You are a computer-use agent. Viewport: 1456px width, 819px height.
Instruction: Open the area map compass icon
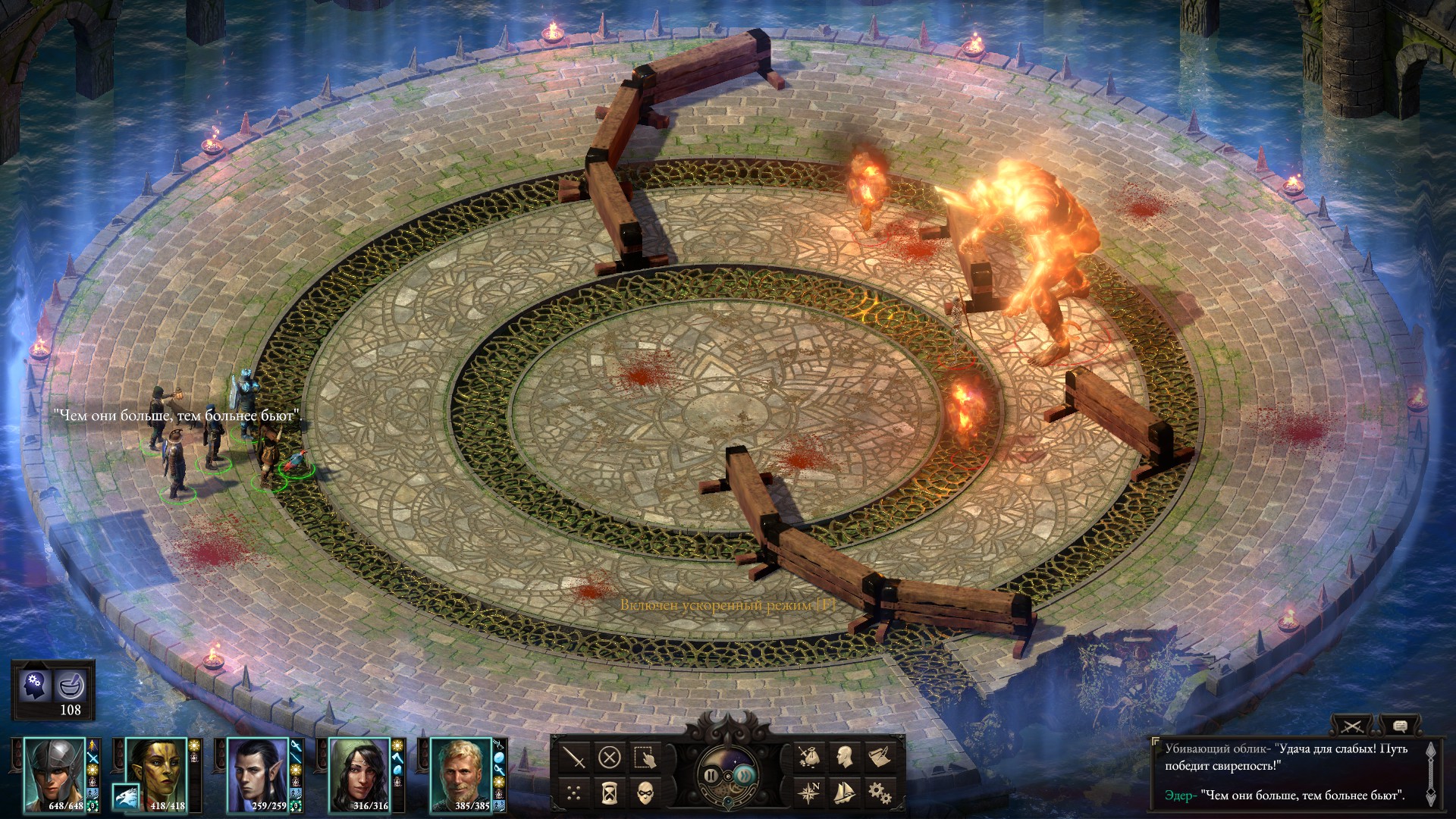(809, 793)
